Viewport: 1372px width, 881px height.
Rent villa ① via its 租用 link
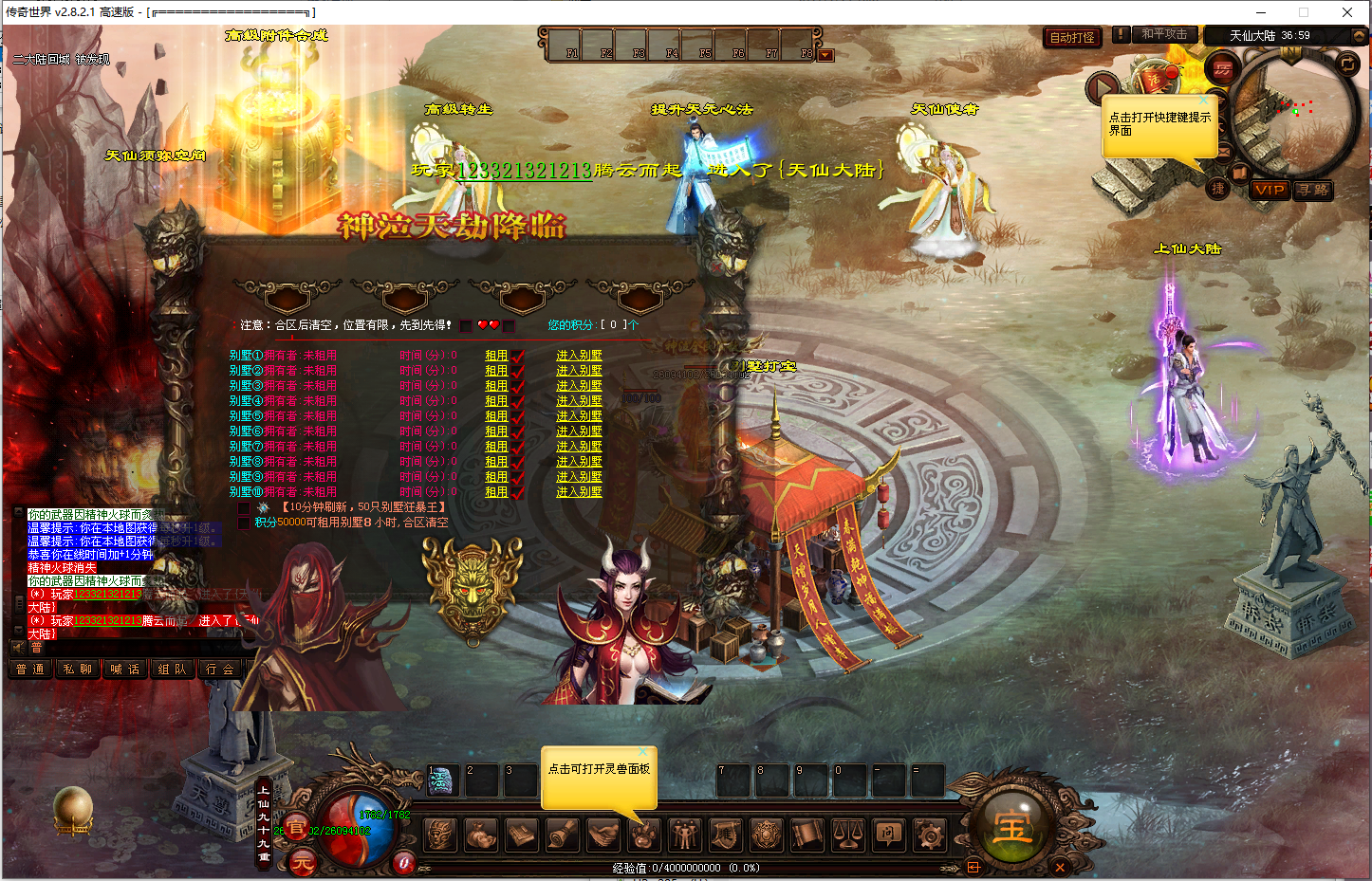click(496, 356)
